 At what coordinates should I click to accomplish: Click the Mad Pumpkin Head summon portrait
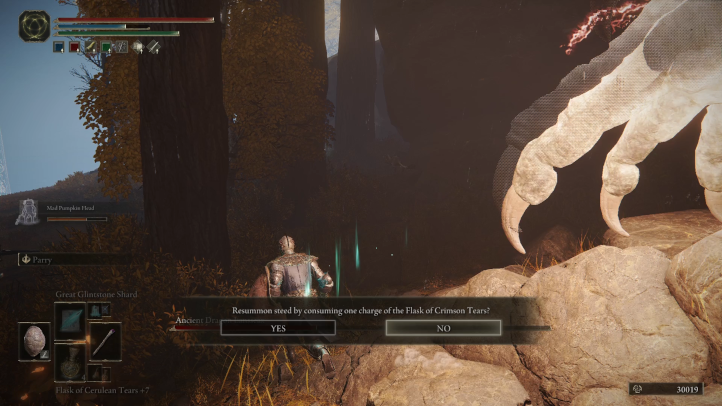[28, 212]
